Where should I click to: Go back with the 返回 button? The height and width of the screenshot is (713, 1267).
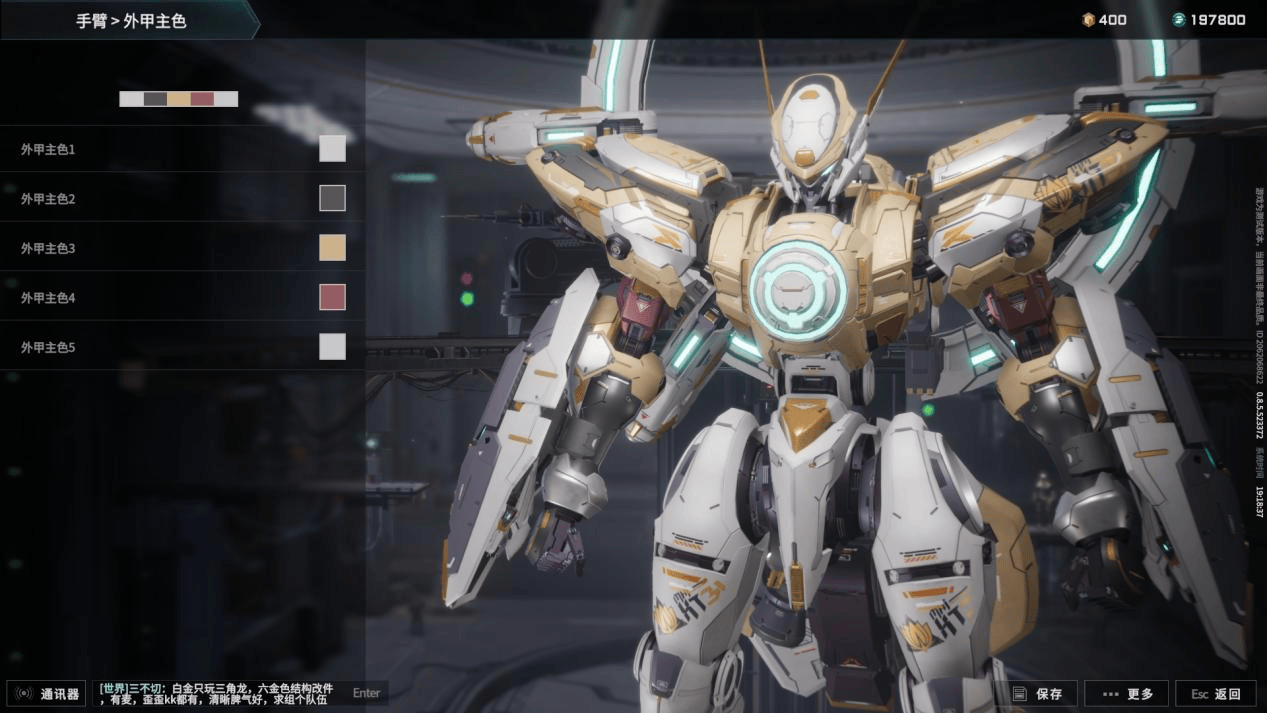(x=1215, y=694)
